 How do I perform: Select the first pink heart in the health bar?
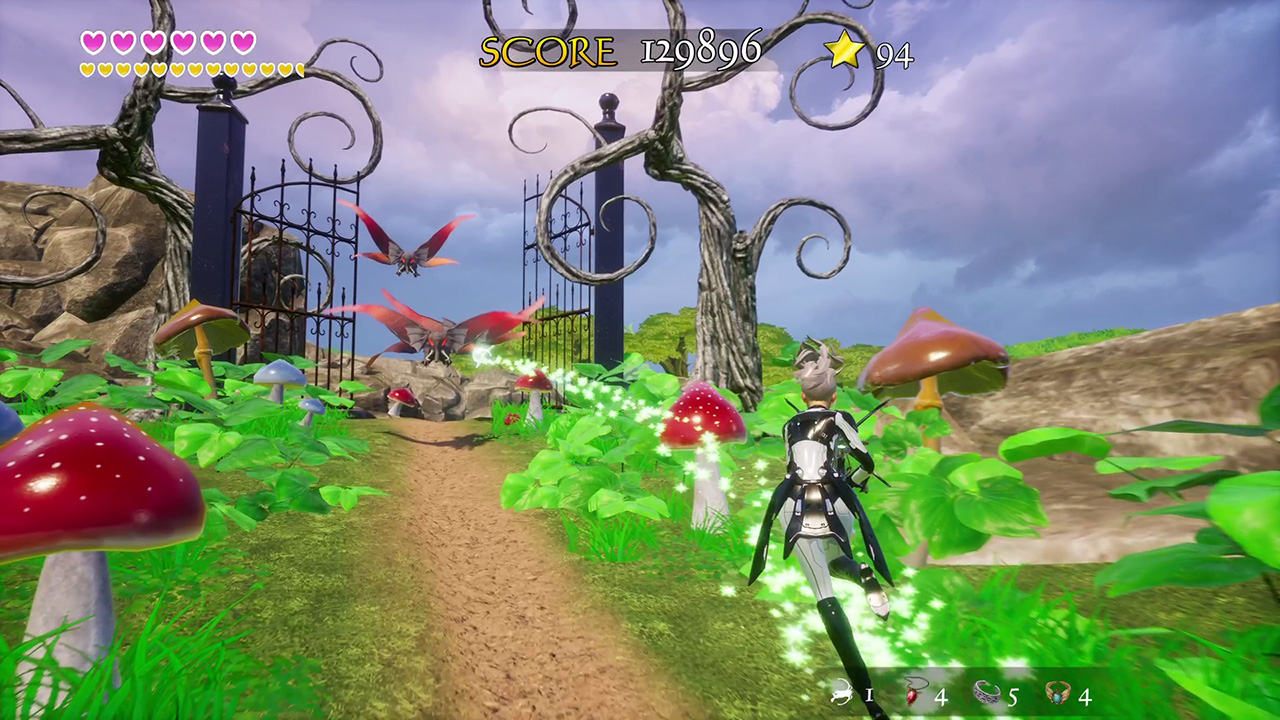pos(93,42)
